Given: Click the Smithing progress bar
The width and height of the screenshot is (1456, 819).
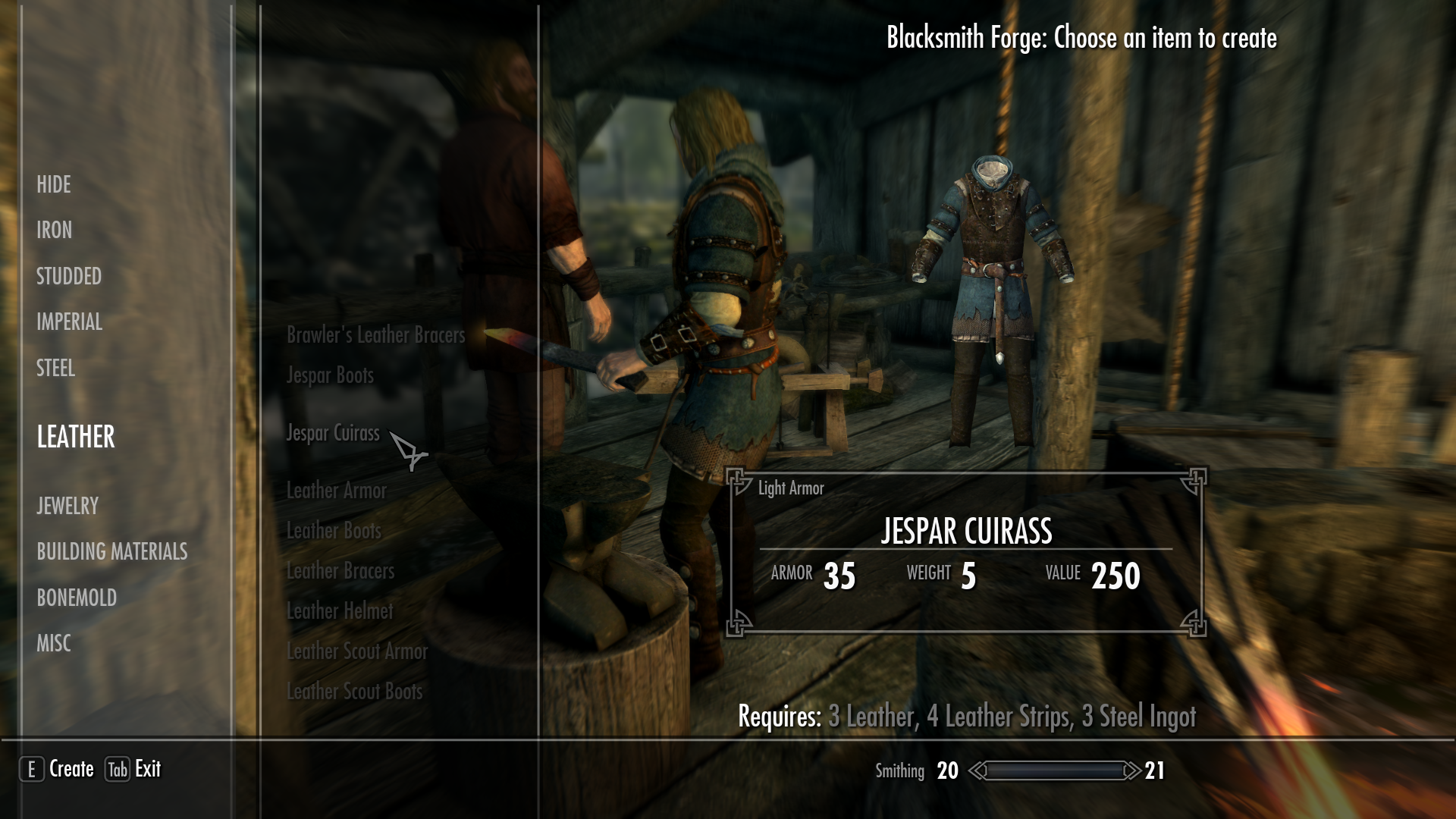Looking at the screenshot, I should pyautogui.click(x=1054, y=770).
